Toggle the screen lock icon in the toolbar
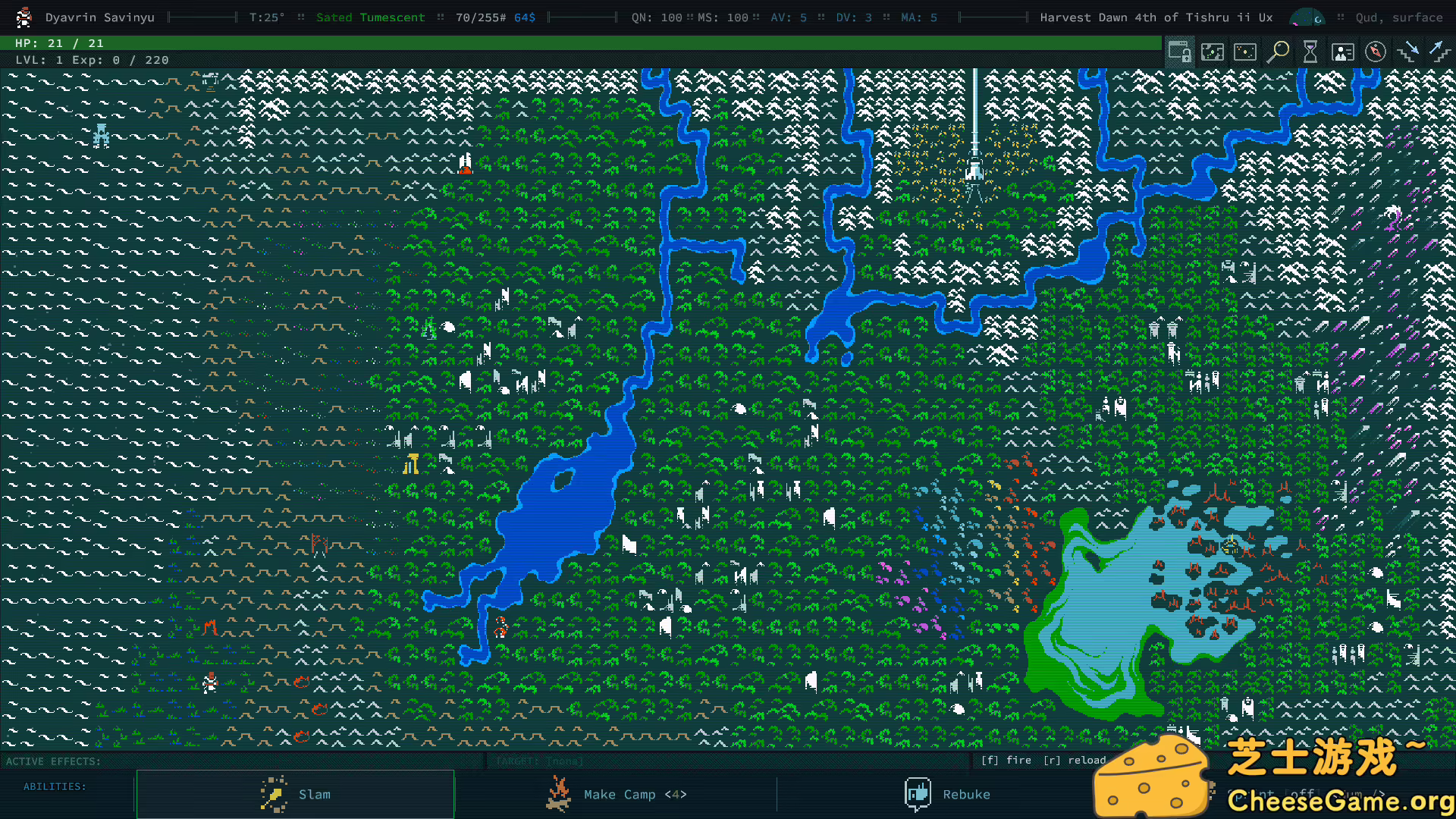The image size is (1456, 819). [x=1180, y=52]
